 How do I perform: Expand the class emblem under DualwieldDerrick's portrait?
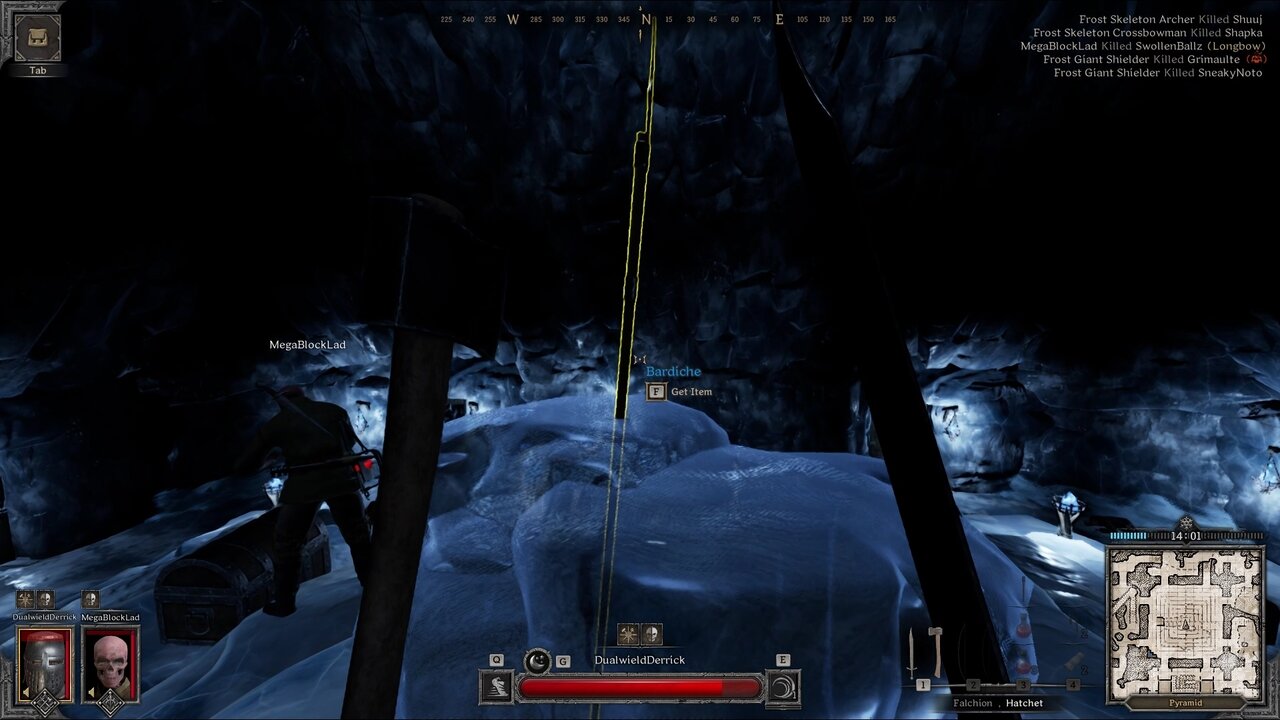pyautogui.click(x=46, y=703)
